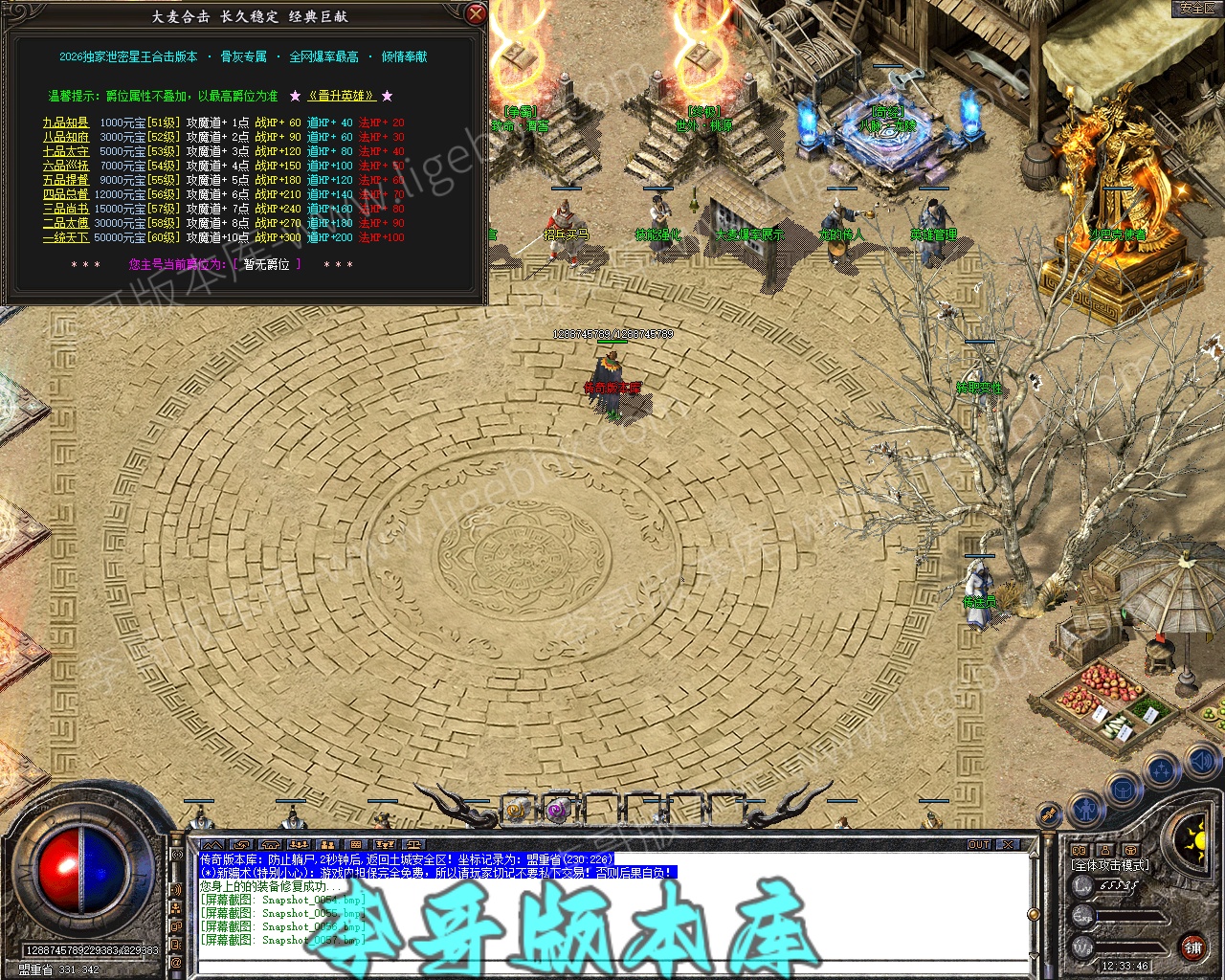Pick the 三品尚书 rank link
Viewport: 1225px width, 980px height.
65,209
